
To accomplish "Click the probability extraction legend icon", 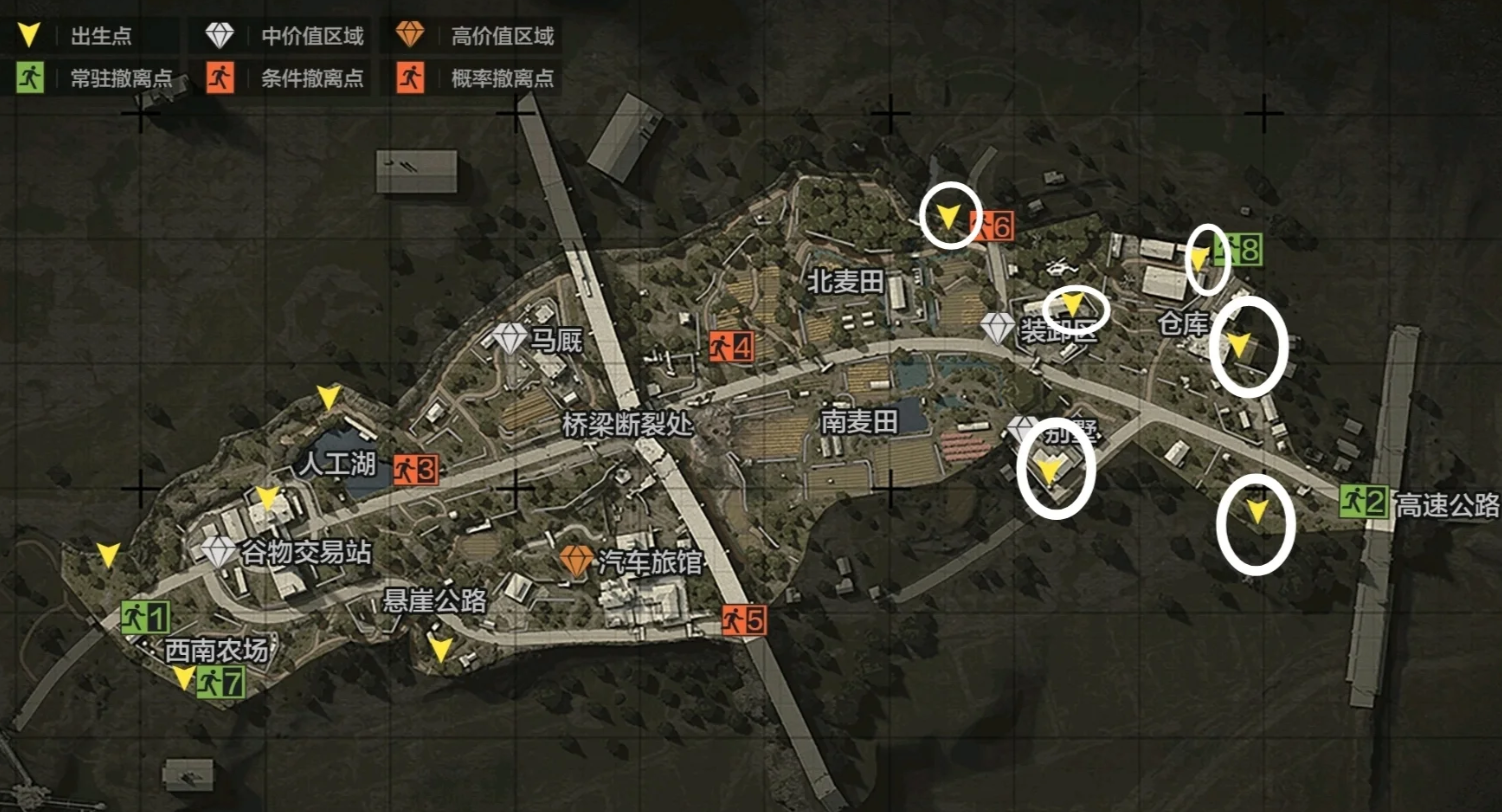I will (x=409, y=75).
